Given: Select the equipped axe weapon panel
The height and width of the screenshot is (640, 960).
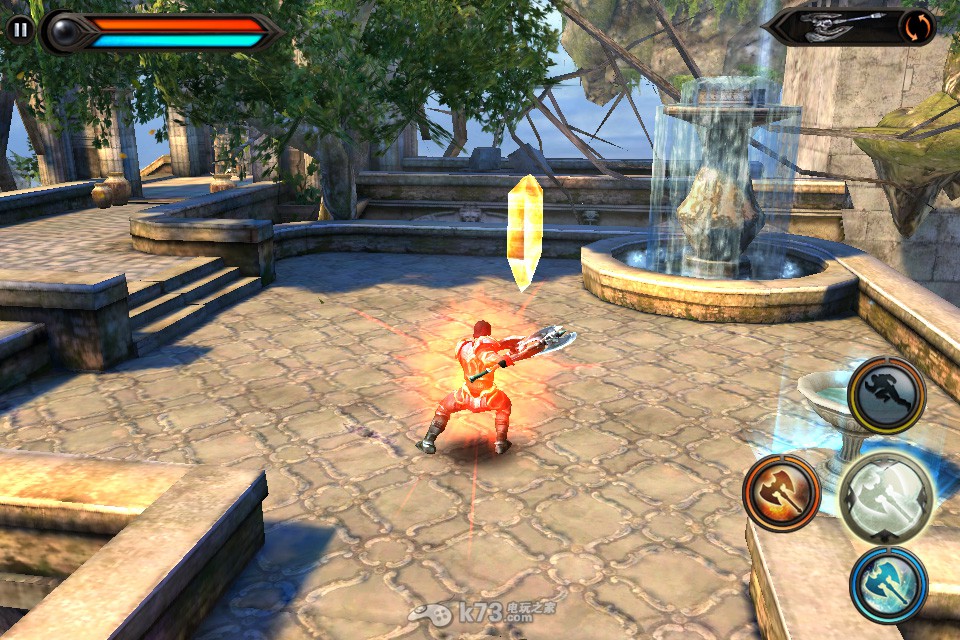Looking at the screenshot, I should tap(835, 27).
